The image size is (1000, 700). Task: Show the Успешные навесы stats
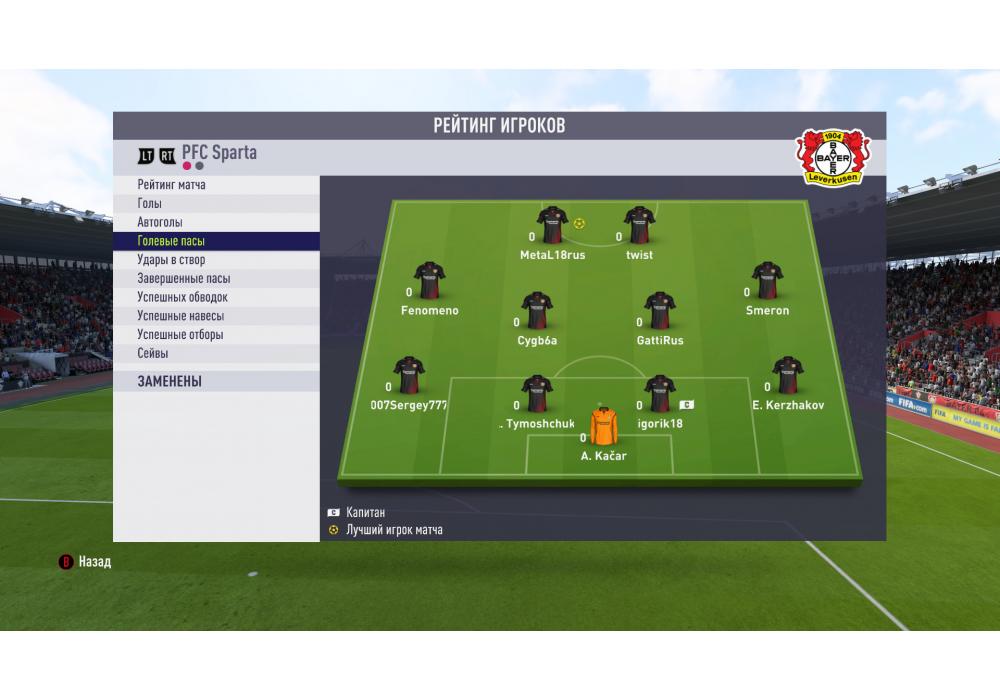pyautogui.click(x=216, y=316)
